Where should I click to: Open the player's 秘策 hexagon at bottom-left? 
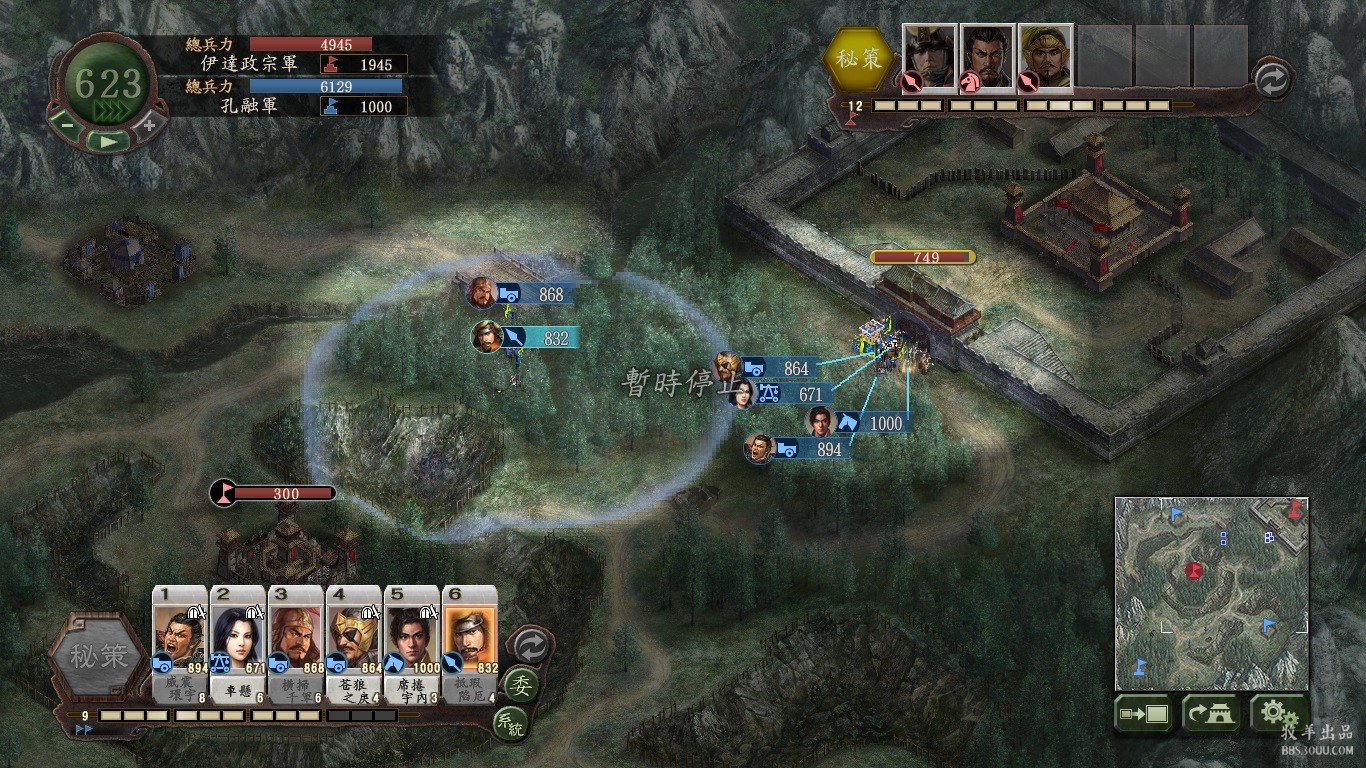[x=98, y=657]
